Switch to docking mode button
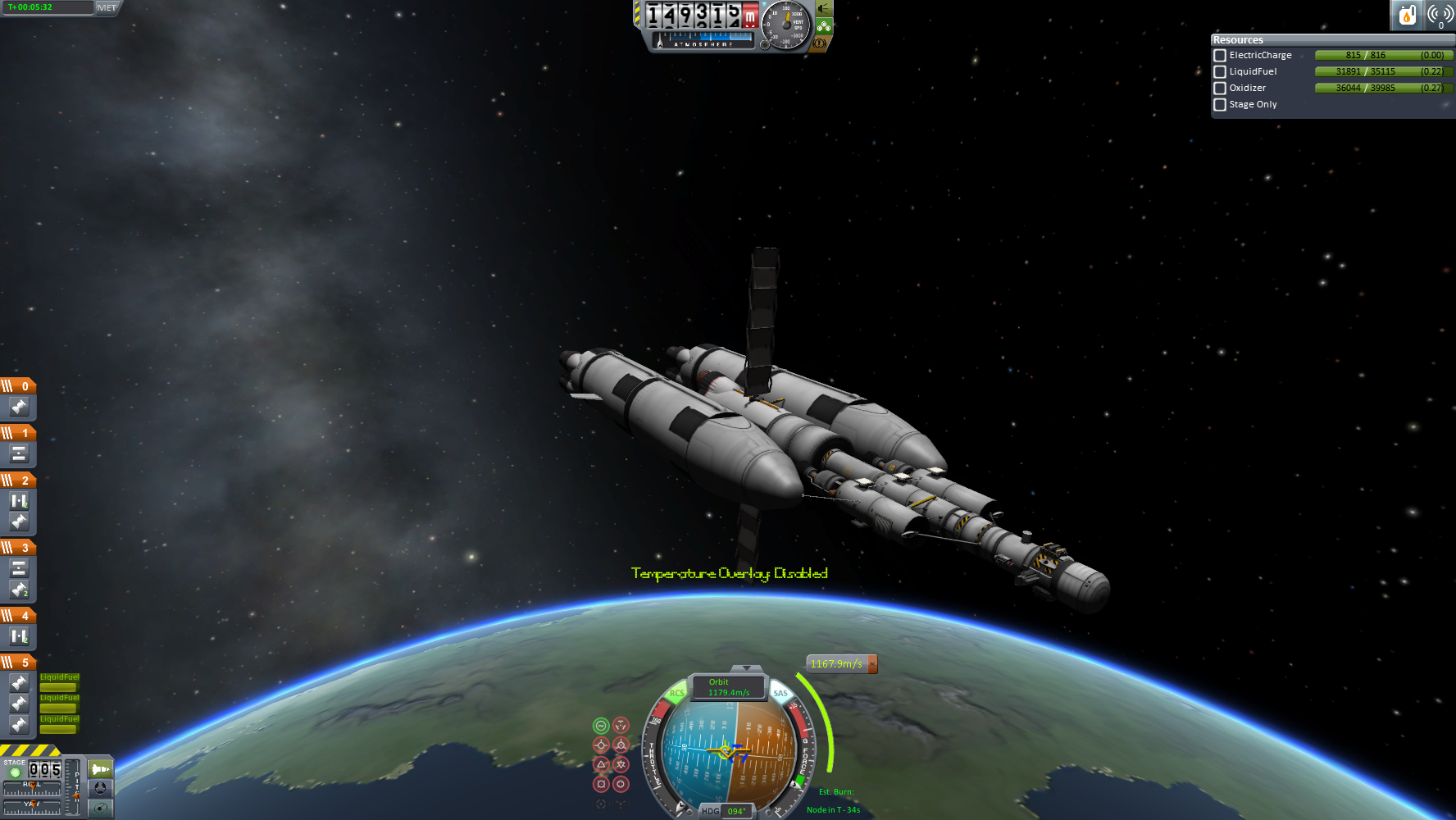The width and height of the screenshot is (1456, 820). pyautogui.click(x=100, y=788)
